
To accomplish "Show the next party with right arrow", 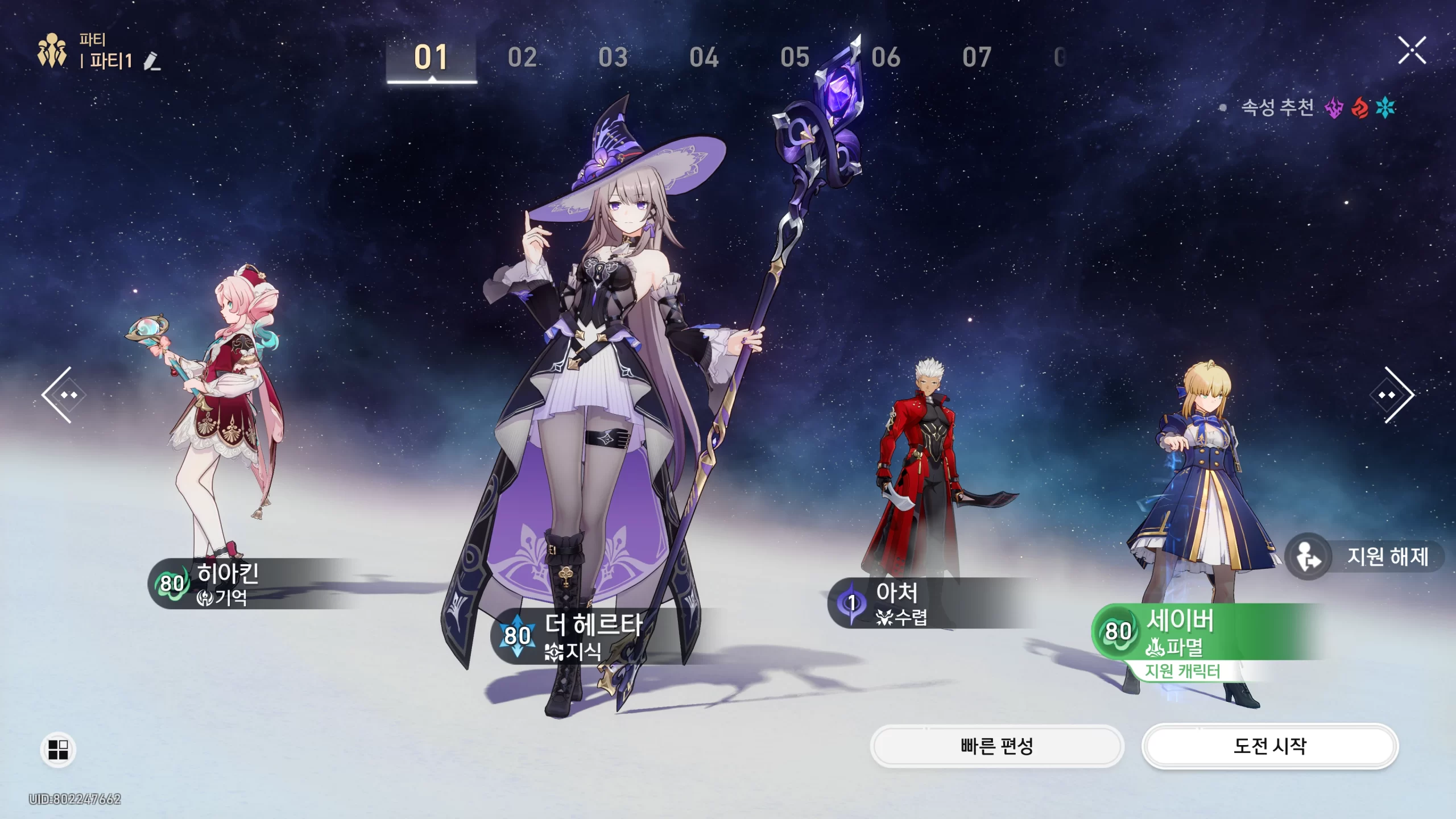I will tap(1393, 395).
